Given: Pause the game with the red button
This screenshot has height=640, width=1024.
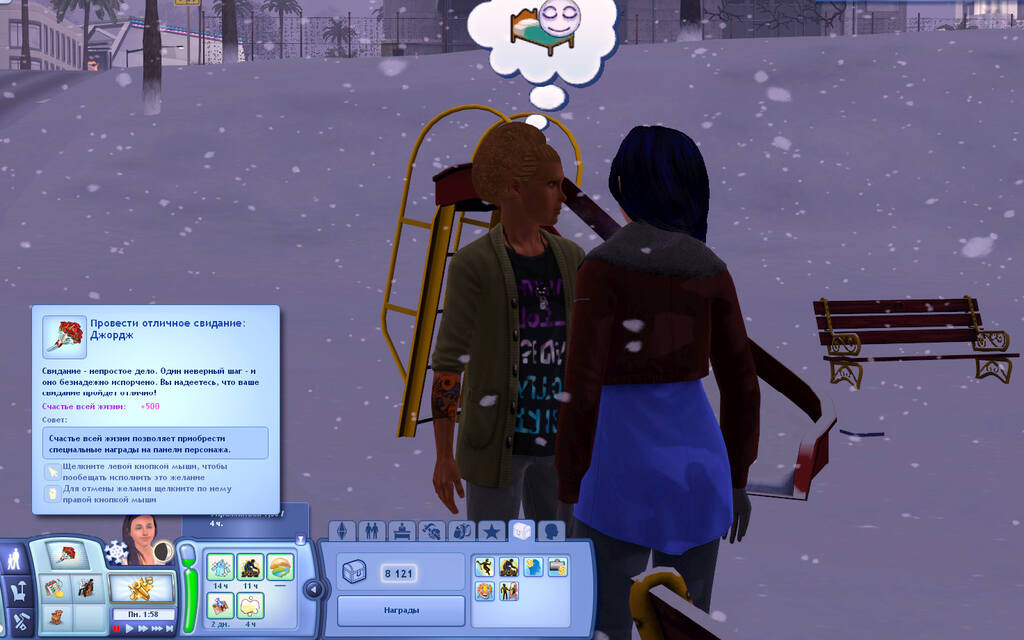Looking at the screenshot, I should coord(117,629).
